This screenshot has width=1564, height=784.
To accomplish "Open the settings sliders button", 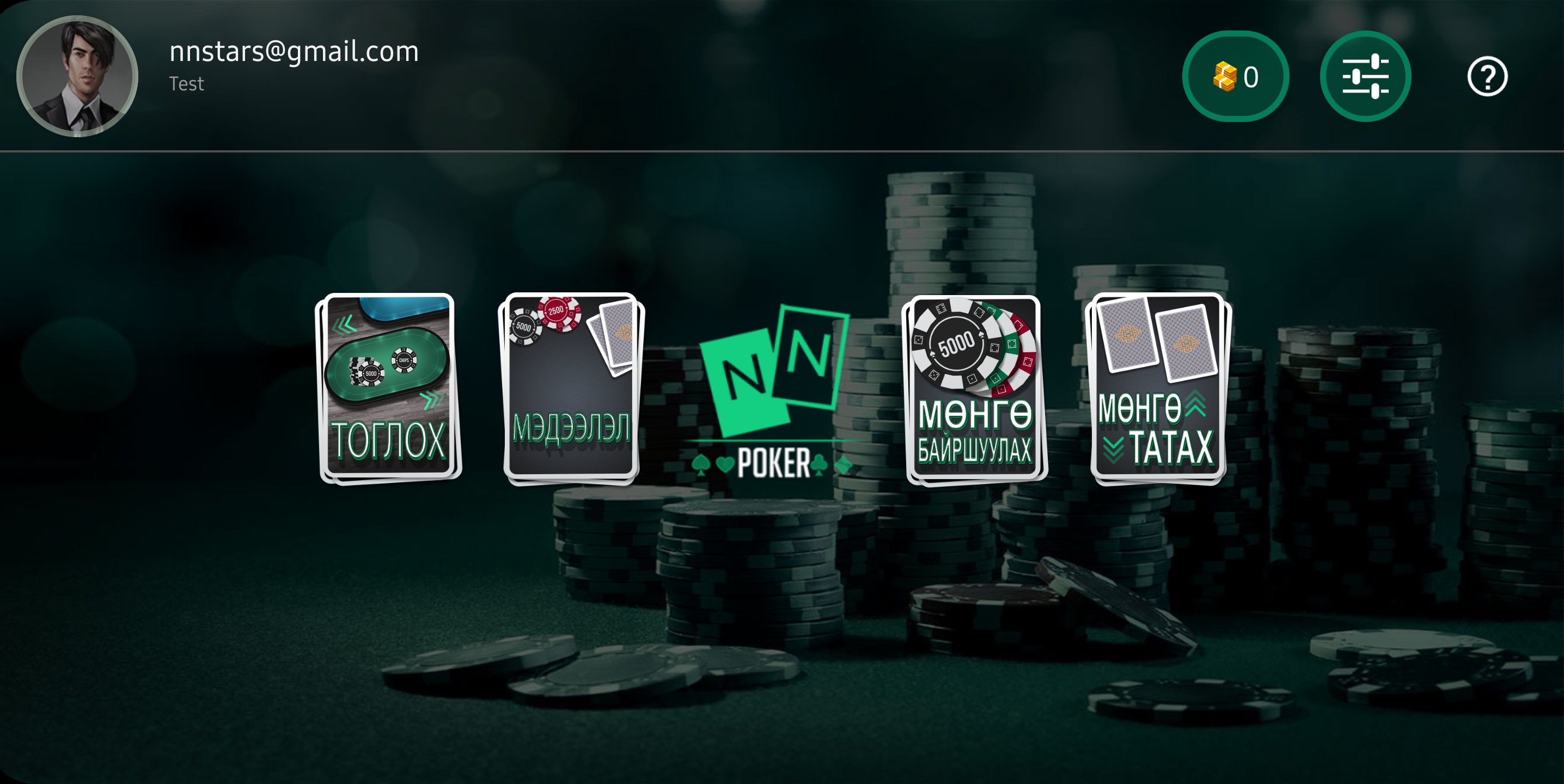I will [1365, 76].
